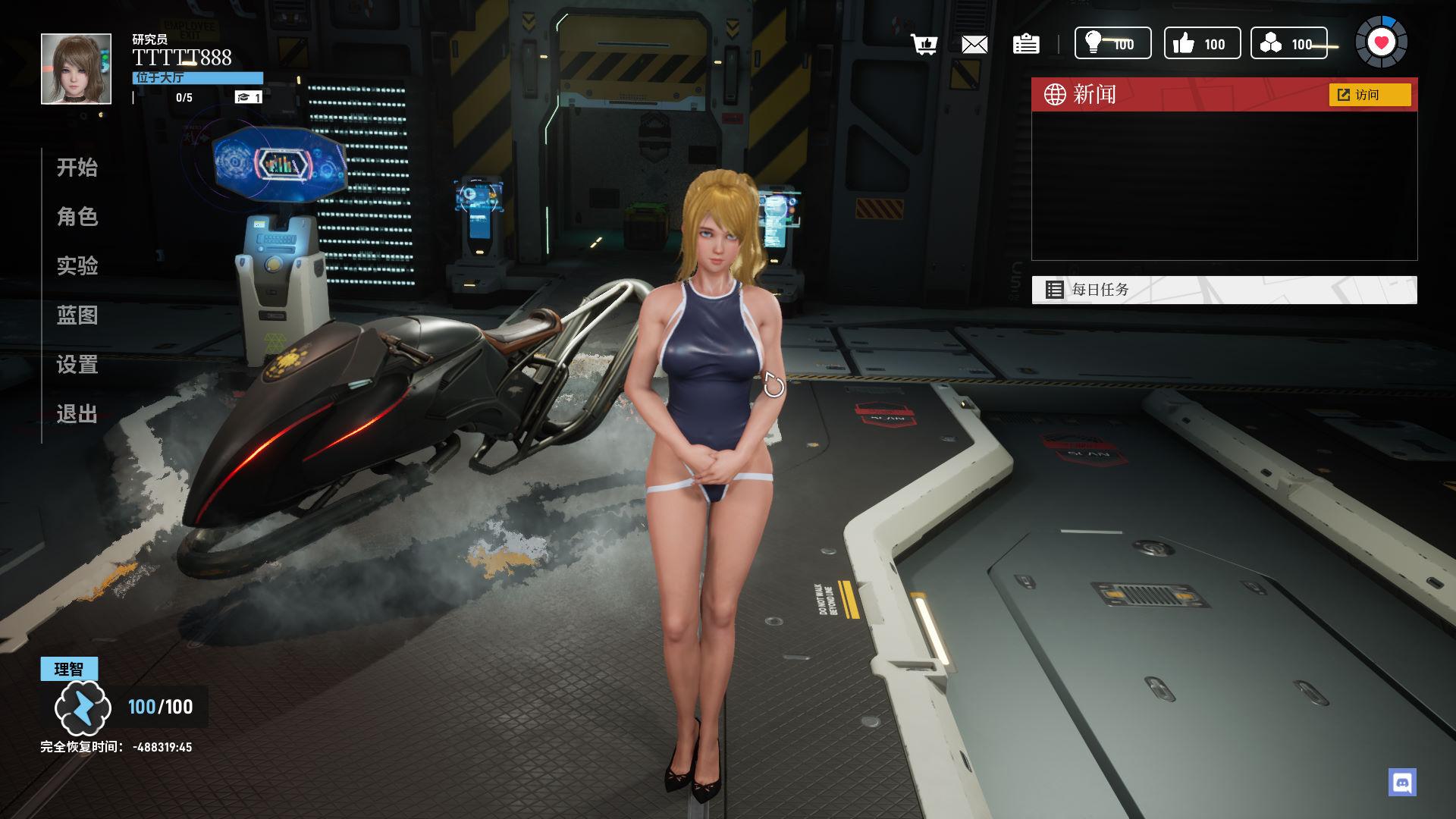Click the 新闻 news header
The image size is (1456, 819).
(1095, 95)
